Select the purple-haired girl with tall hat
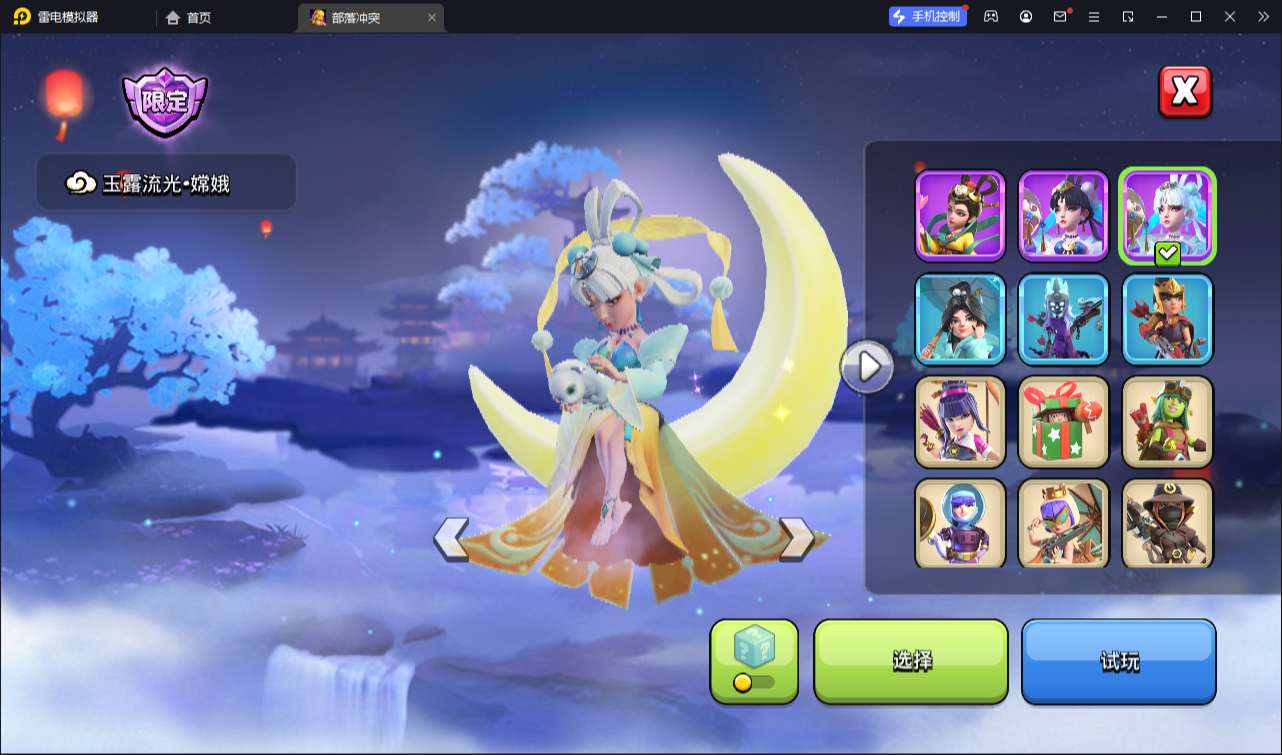Screen dimensions: 1282x755 (x=960, y=422)
